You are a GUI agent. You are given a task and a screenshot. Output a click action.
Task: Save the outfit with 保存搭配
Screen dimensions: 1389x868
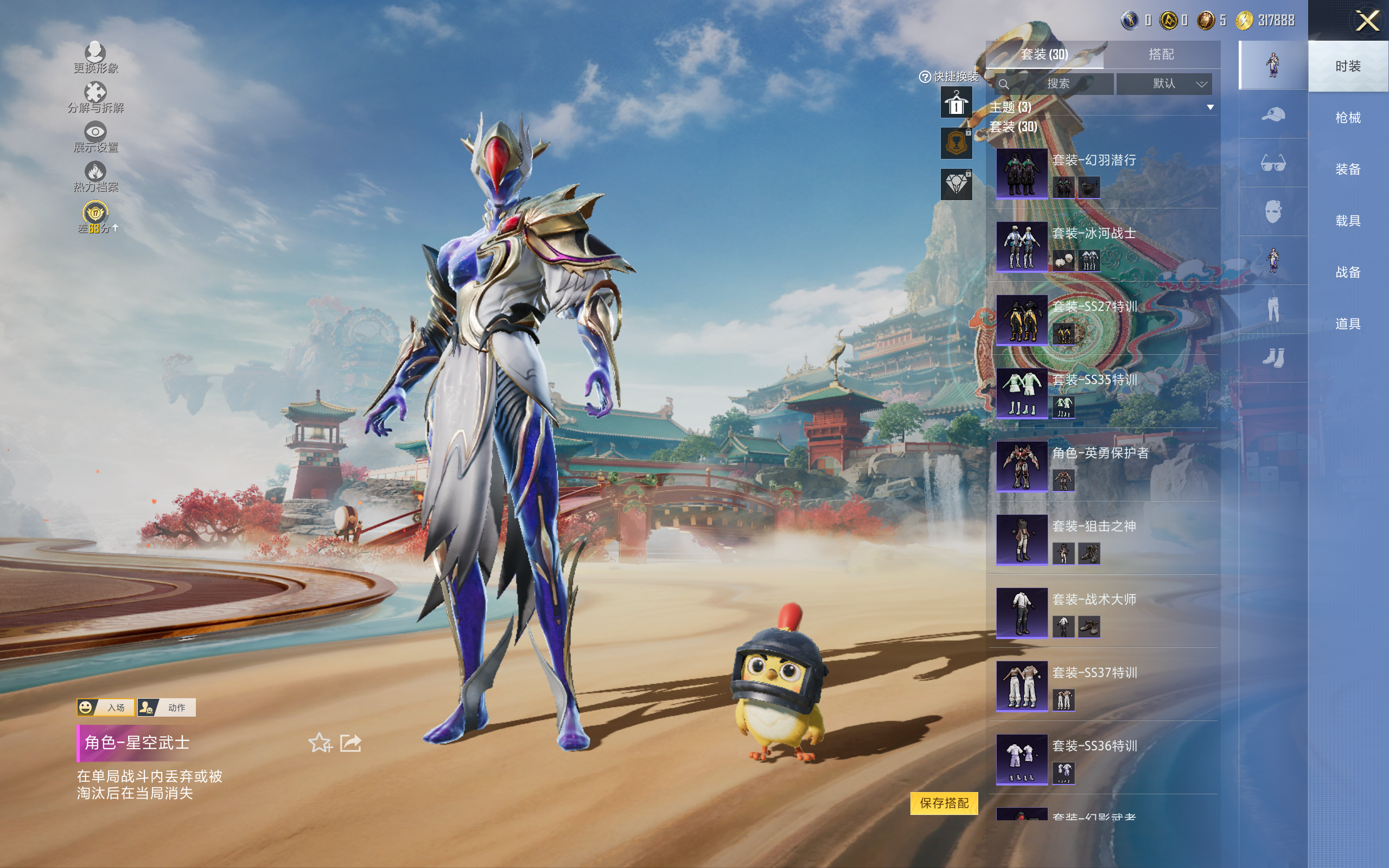point(944,803)
